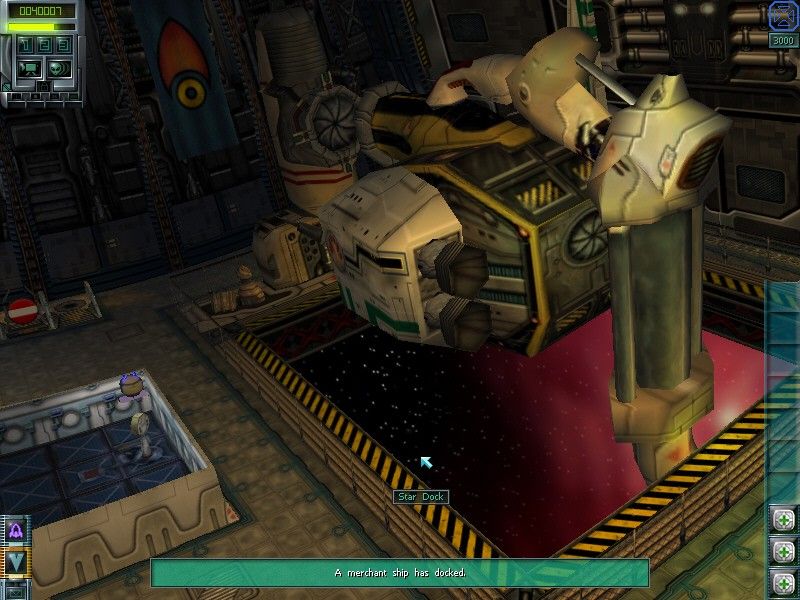This screenshot has height=600, width=800.
Task: Open the monitor screen panel
Action: click(29, 68)
